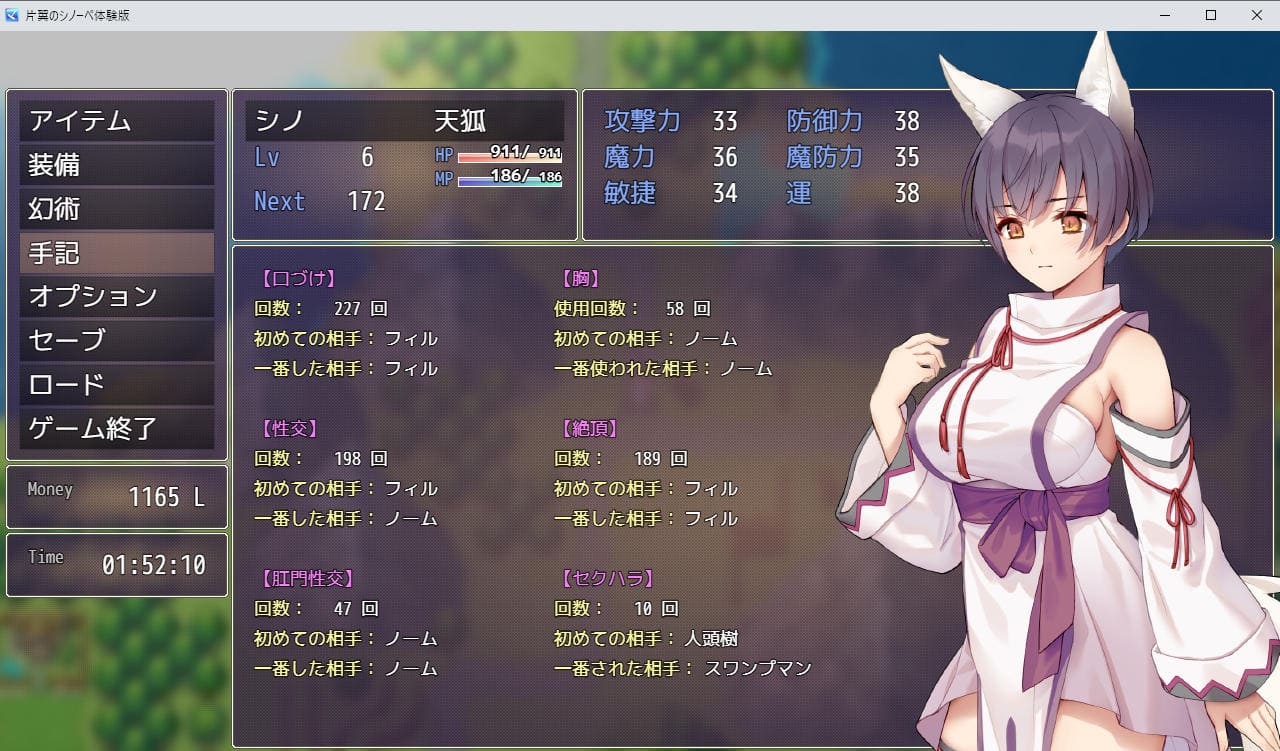Choose the 幻術 menu entry

click(116, 209)
